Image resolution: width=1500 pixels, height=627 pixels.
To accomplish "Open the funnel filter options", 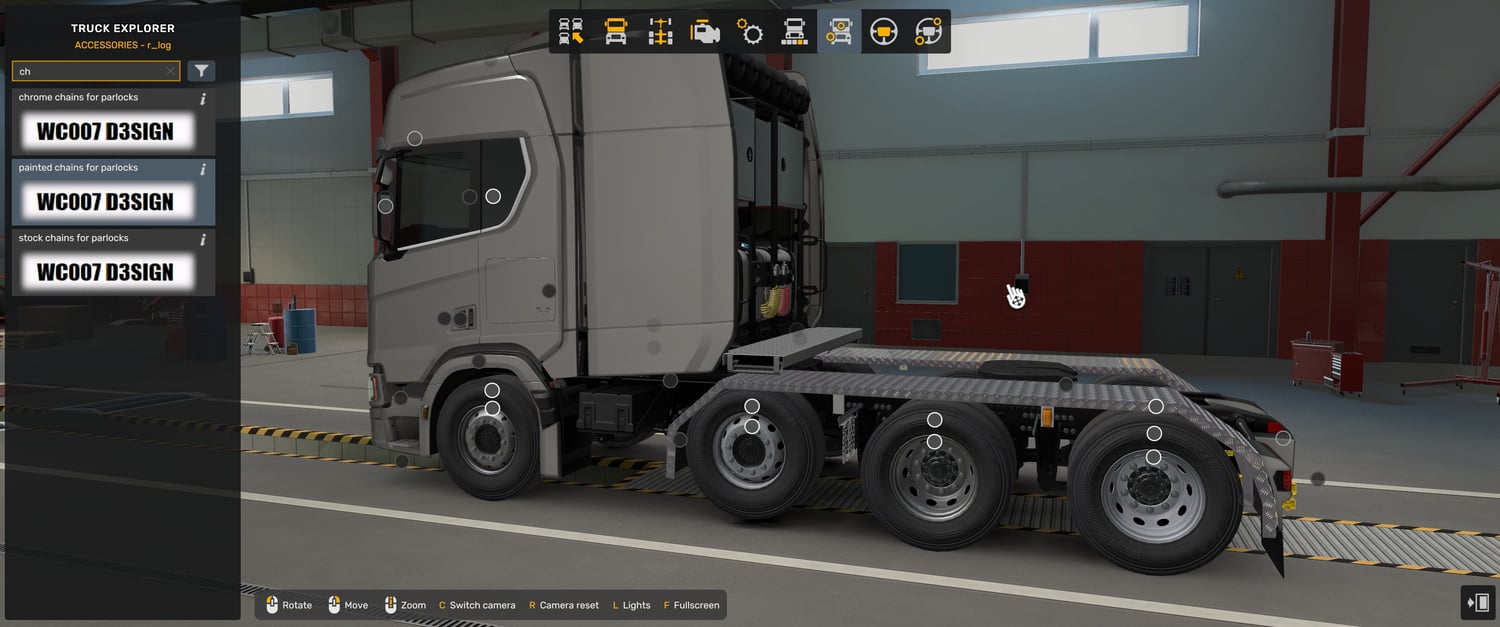I will point(201,71).
